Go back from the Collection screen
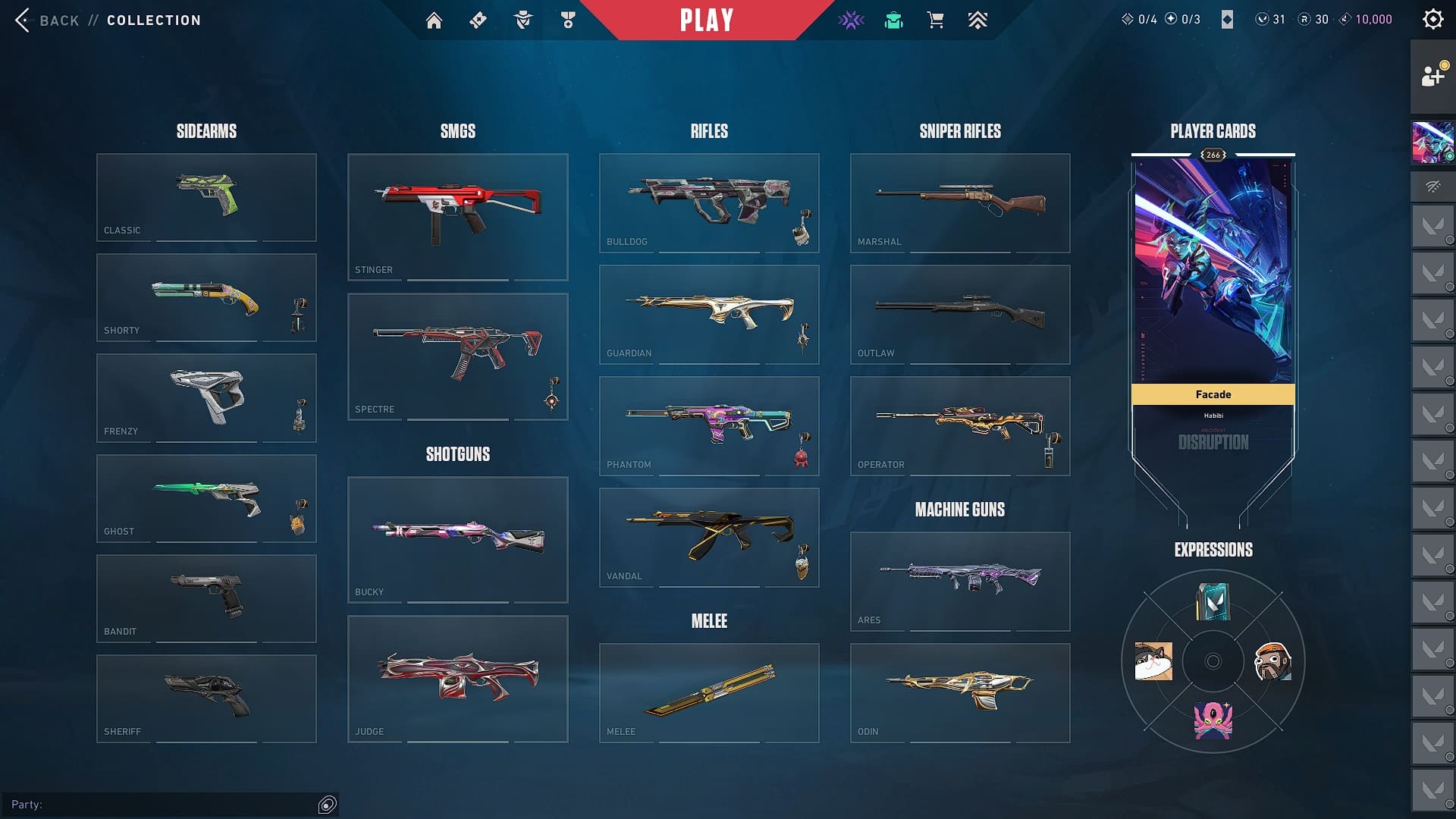This screenshot has height=819, width=1456. (45, 20)
